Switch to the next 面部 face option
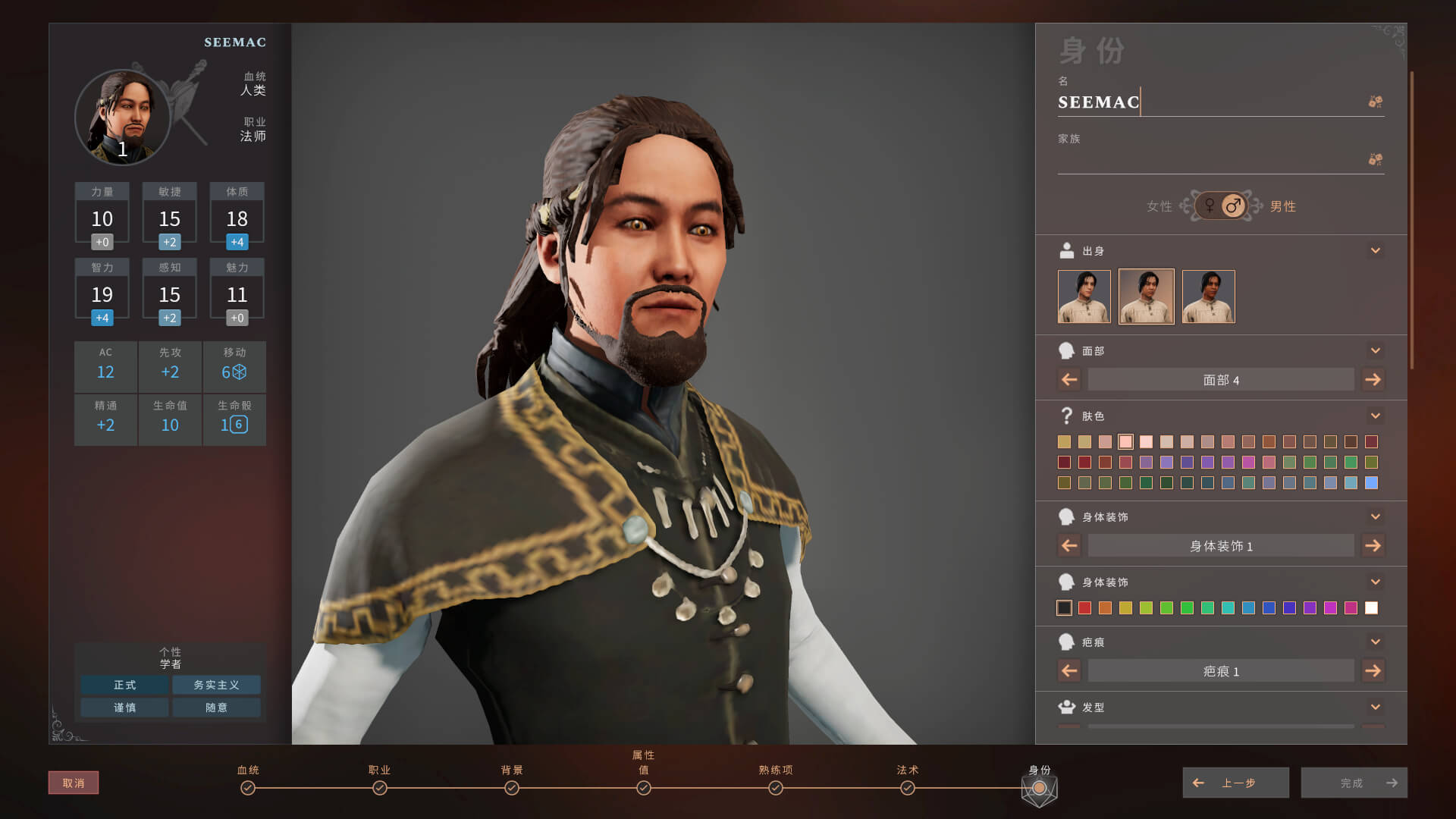Image resolution: width=1456 pixels, height=819 pixels. tap(1373, 379)
